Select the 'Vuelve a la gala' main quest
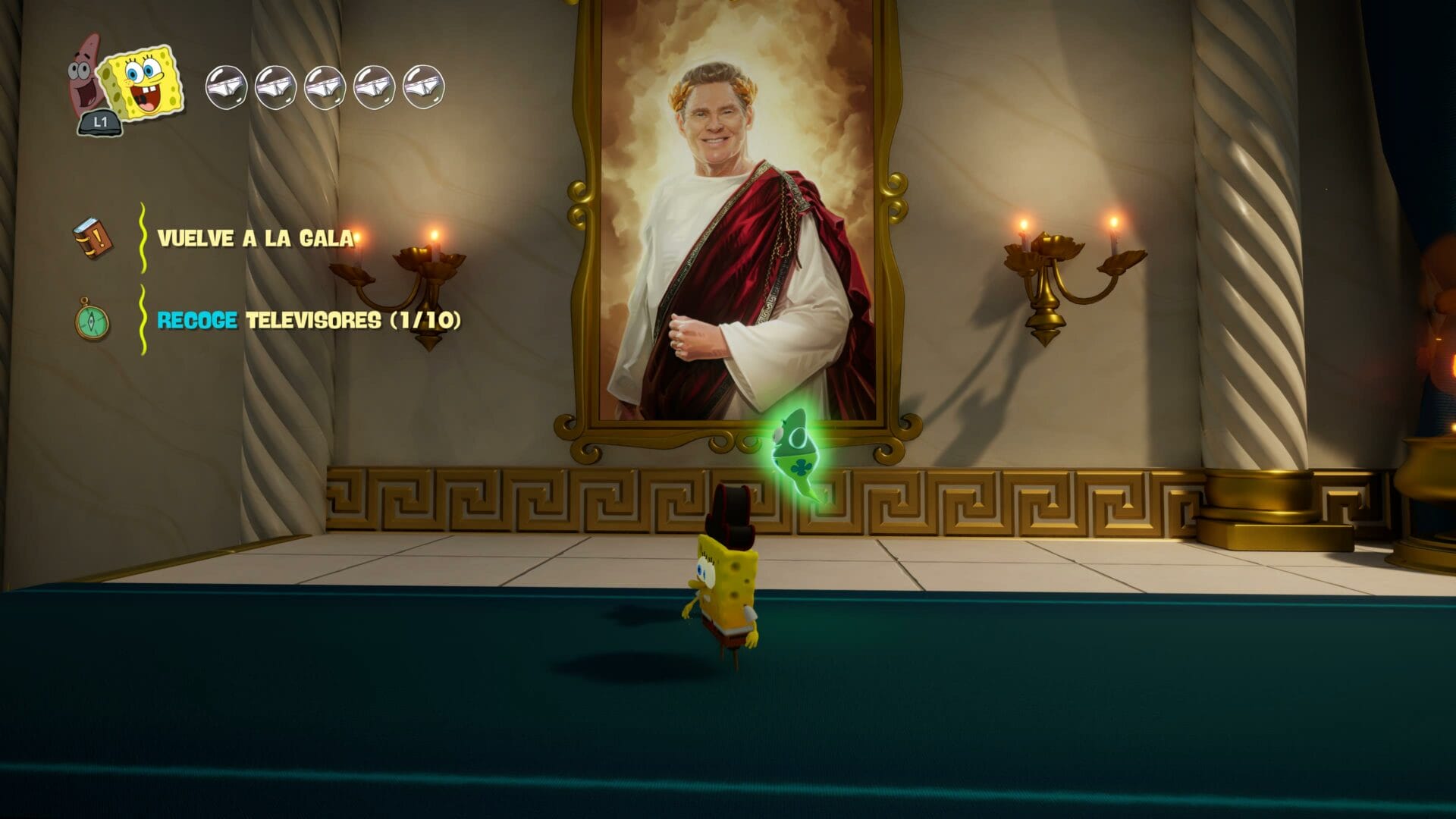The height and width of the screenshot is (819, 1456). coord(256,238)
